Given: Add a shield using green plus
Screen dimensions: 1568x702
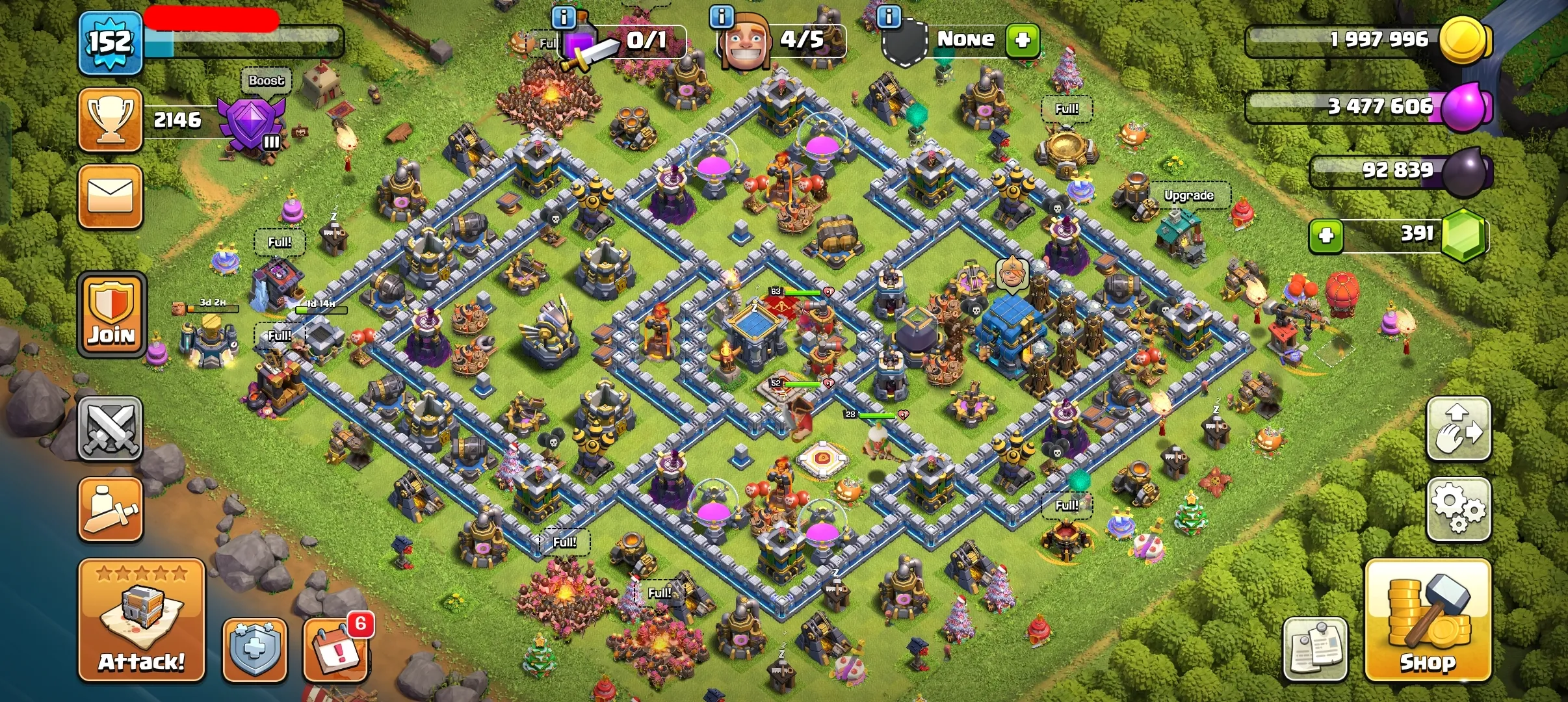Looking at the screenshot, I should click(1023, 40).
